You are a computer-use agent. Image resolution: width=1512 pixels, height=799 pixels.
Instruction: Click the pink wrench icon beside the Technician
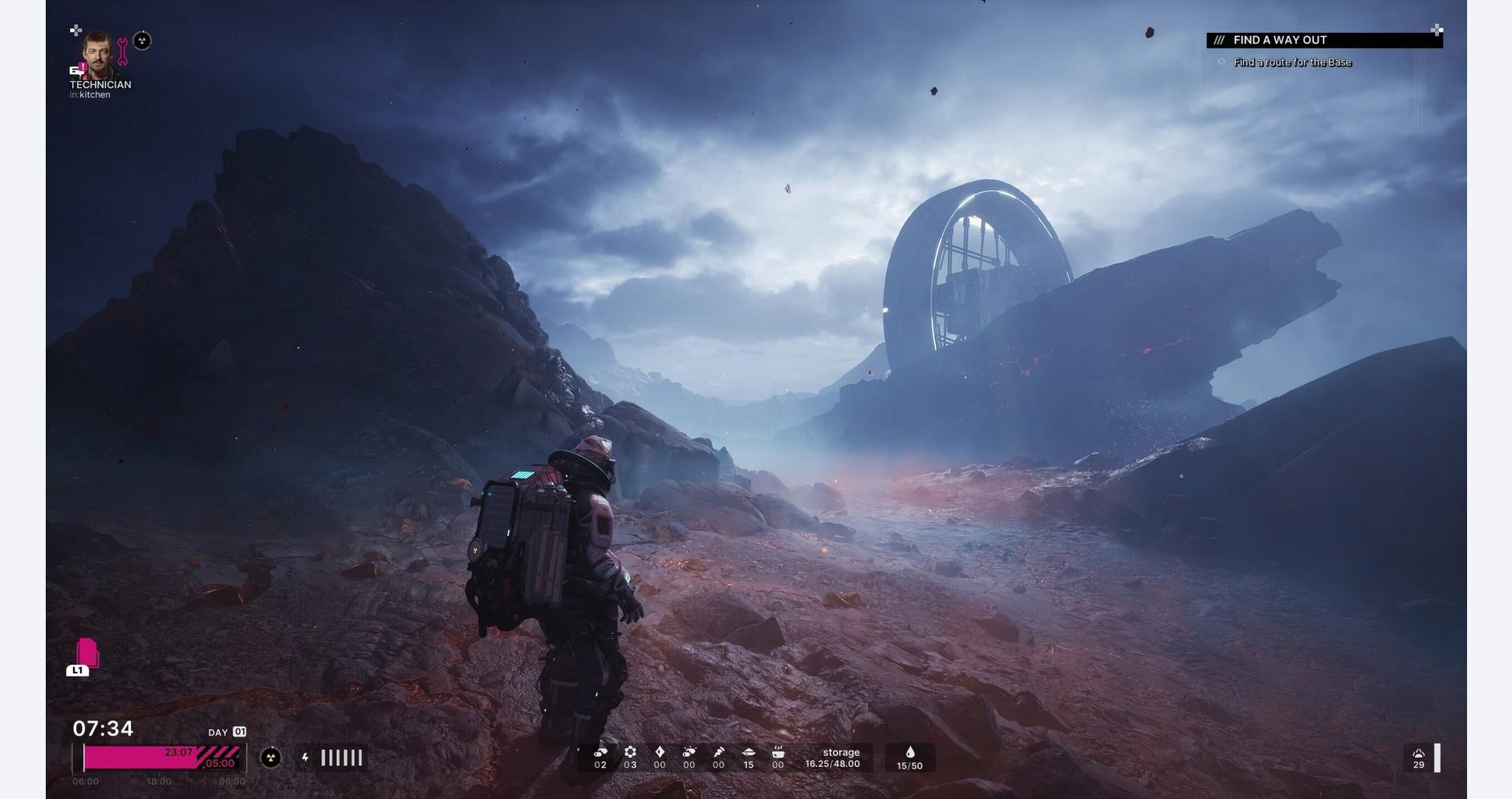123,51
